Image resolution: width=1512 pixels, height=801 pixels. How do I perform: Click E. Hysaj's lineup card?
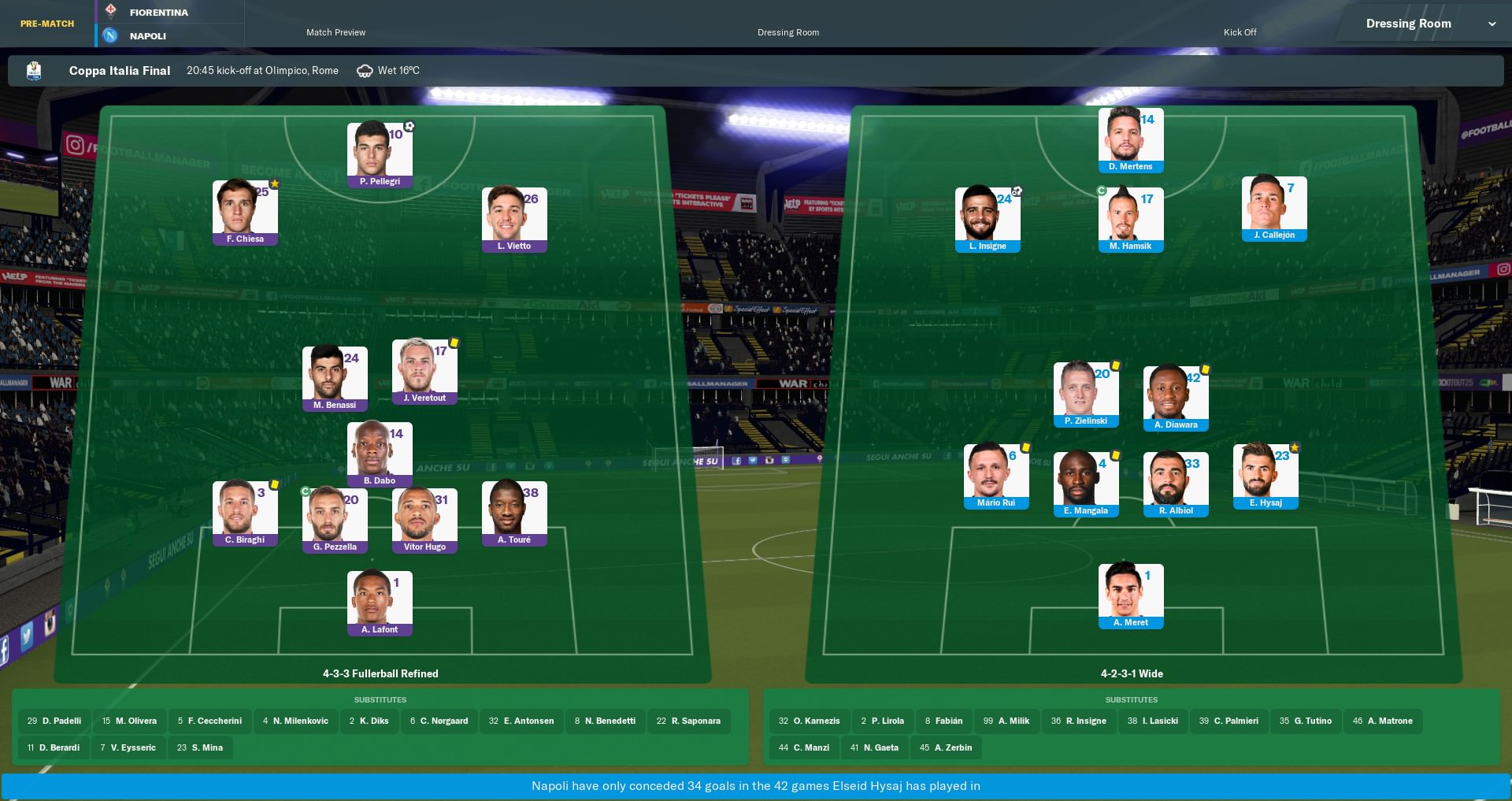click(1266, 476)
